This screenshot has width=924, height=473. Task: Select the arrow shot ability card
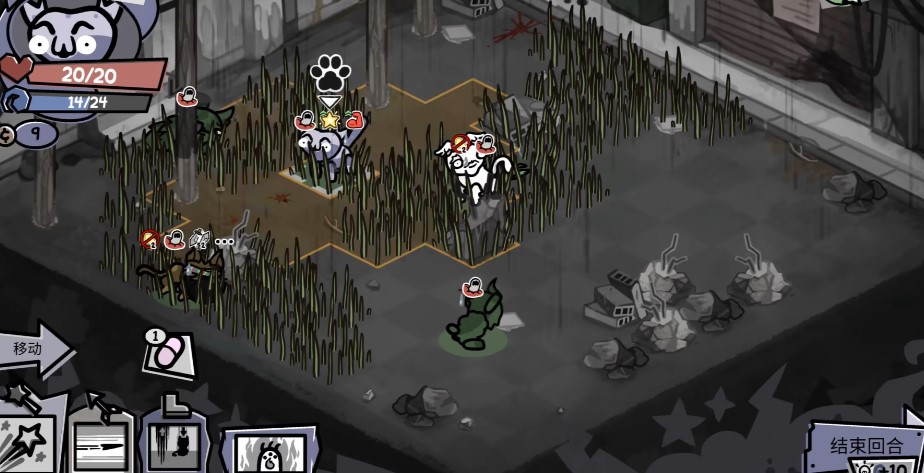pos(99,438)
